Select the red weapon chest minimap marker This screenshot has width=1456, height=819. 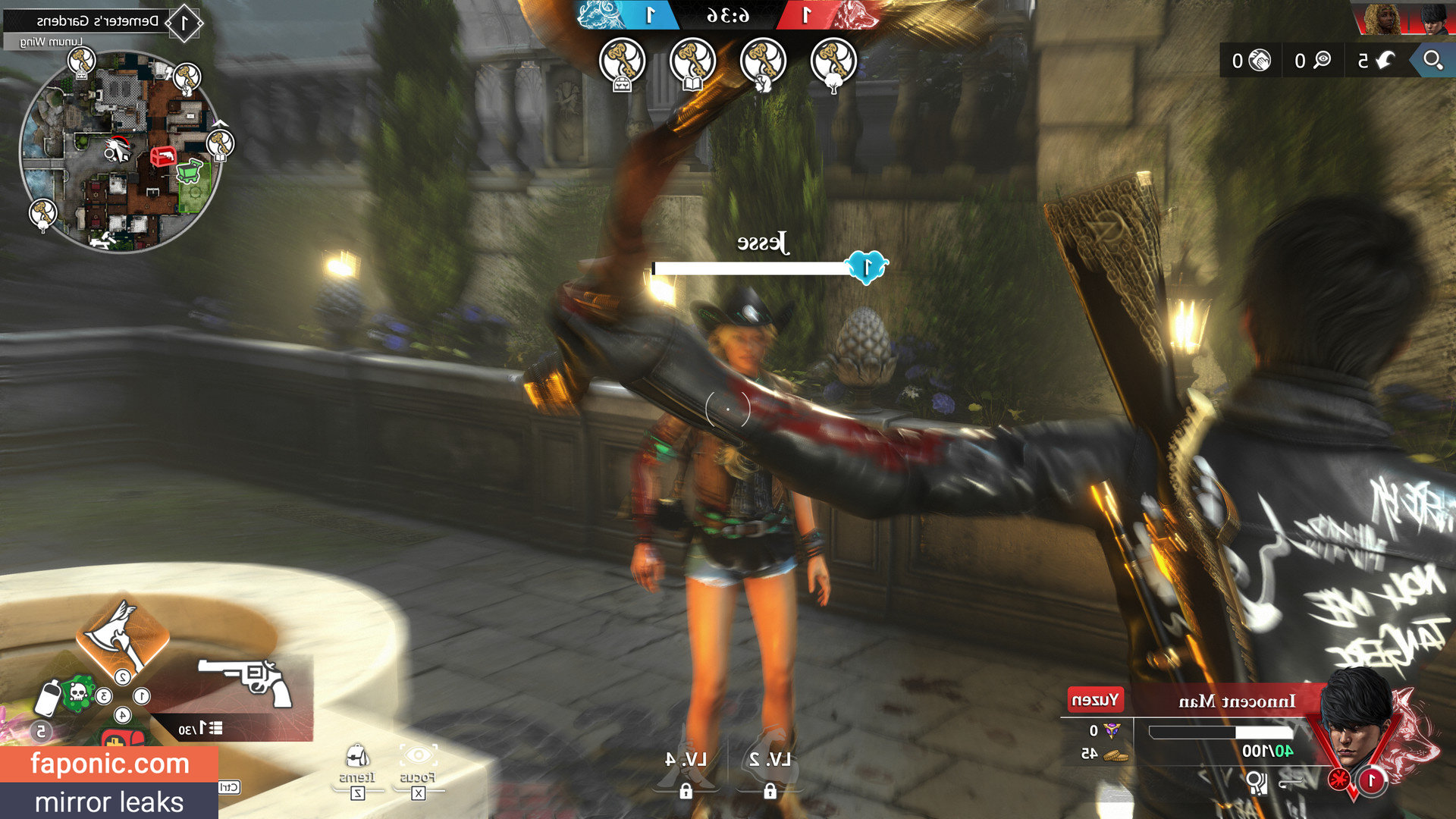162,157
